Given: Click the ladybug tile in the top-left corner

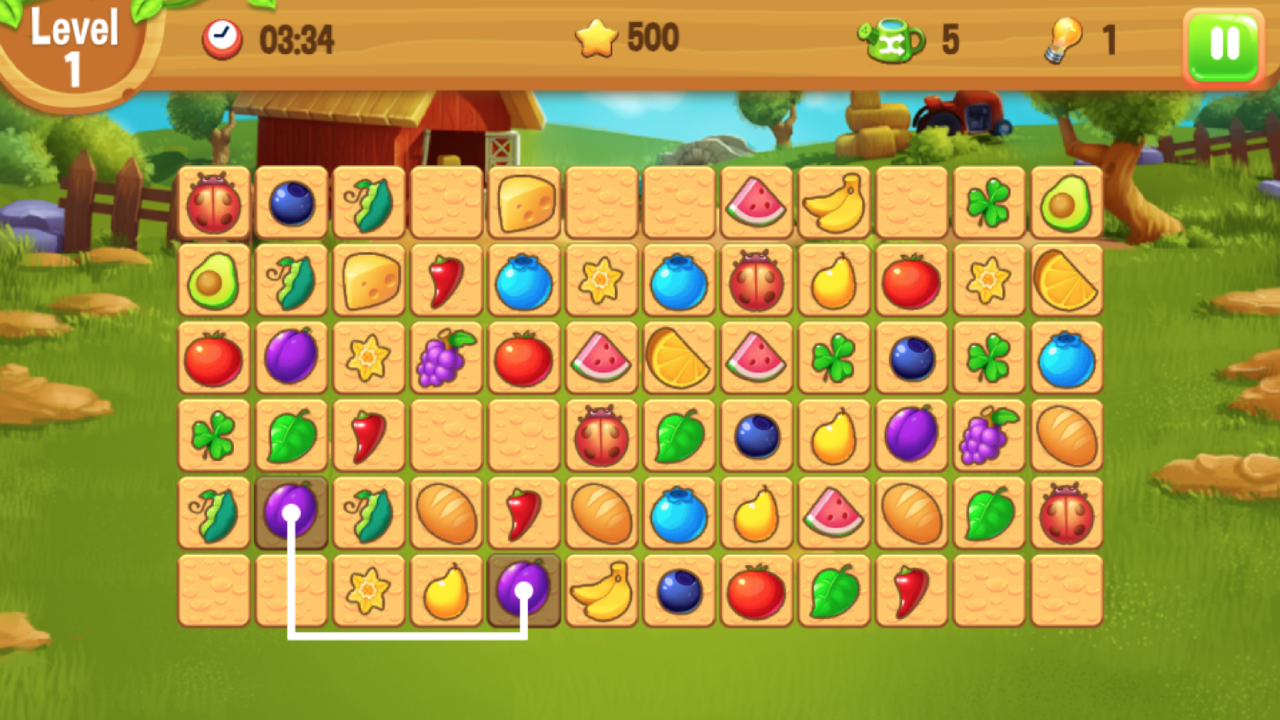Looking at the screenshot, I should pyautogui.click(x=213, y=203).
